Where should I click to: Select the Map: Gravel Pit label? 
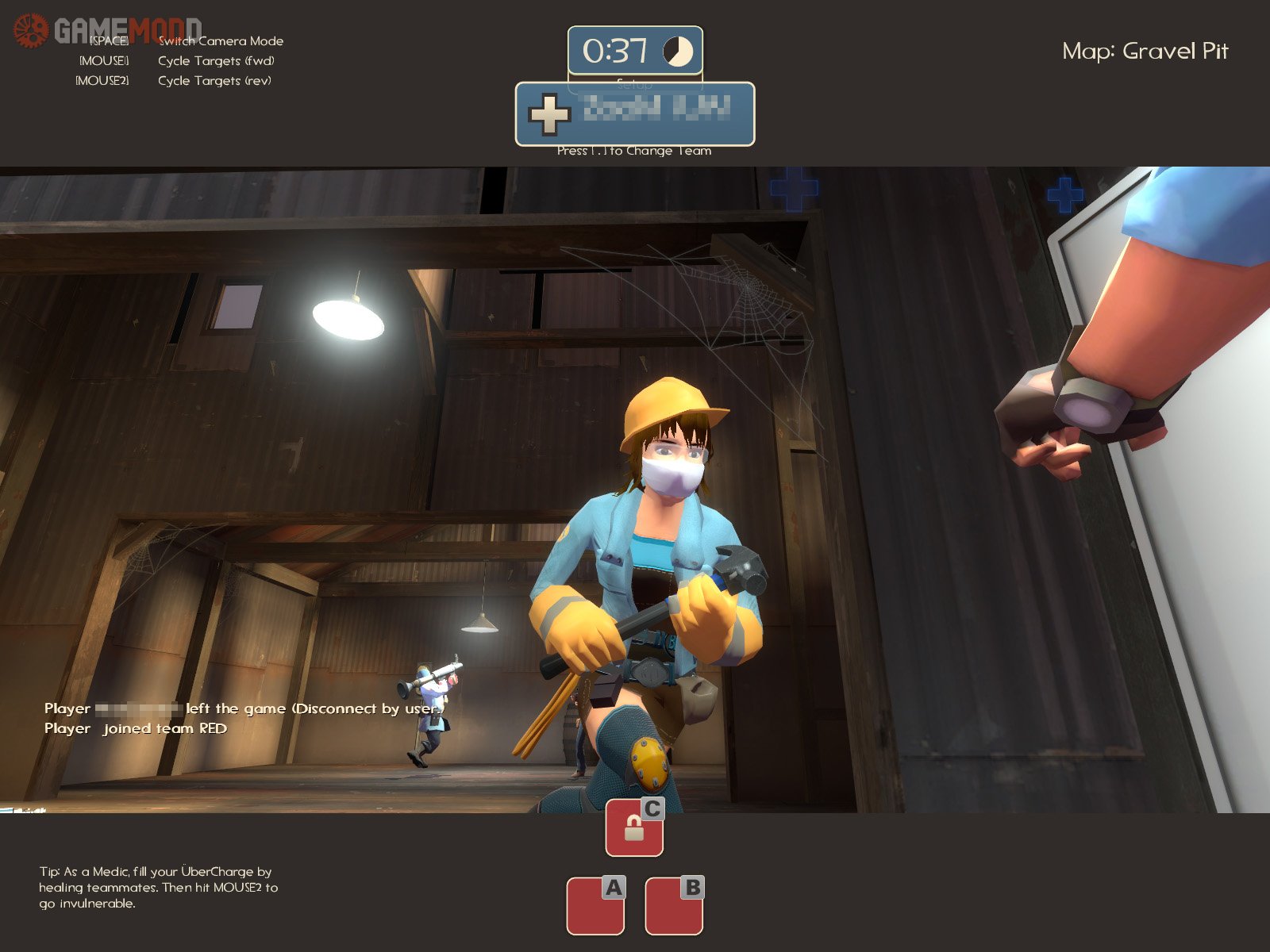click(x=1145, y=52)
